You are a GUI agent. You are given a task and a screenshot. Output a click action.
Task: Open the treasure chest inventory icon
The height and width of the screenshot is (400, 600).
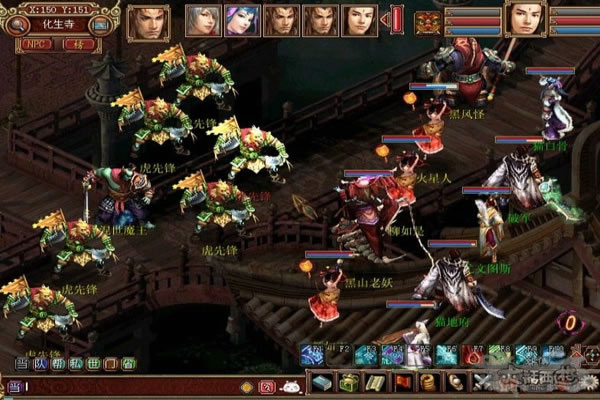[x=348, y=382]
